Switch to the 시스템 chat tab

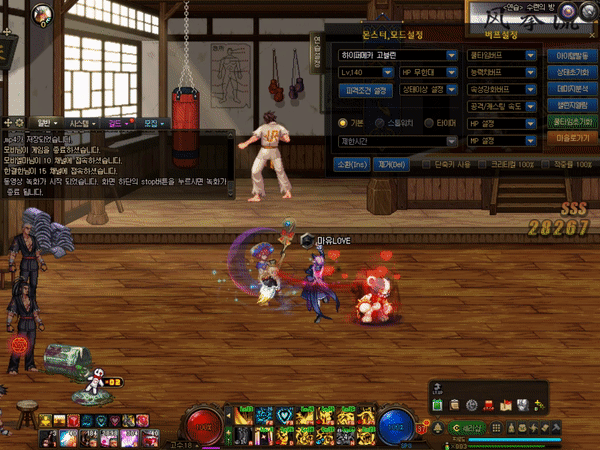pos(79,122)
